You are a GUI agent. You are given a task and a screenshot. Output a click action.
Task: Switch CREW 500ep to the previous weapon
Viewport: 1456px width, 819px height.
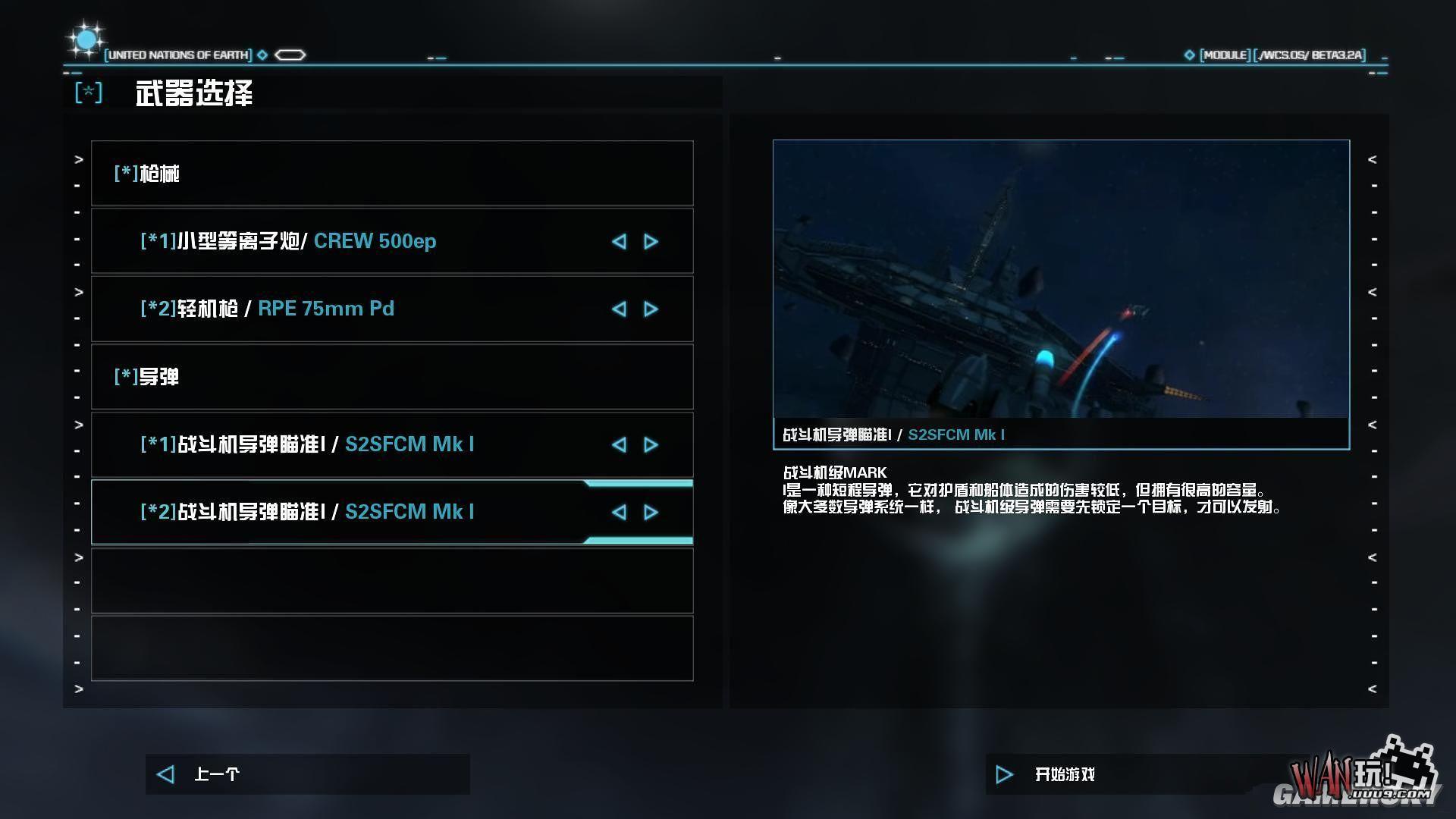[619, 241]
